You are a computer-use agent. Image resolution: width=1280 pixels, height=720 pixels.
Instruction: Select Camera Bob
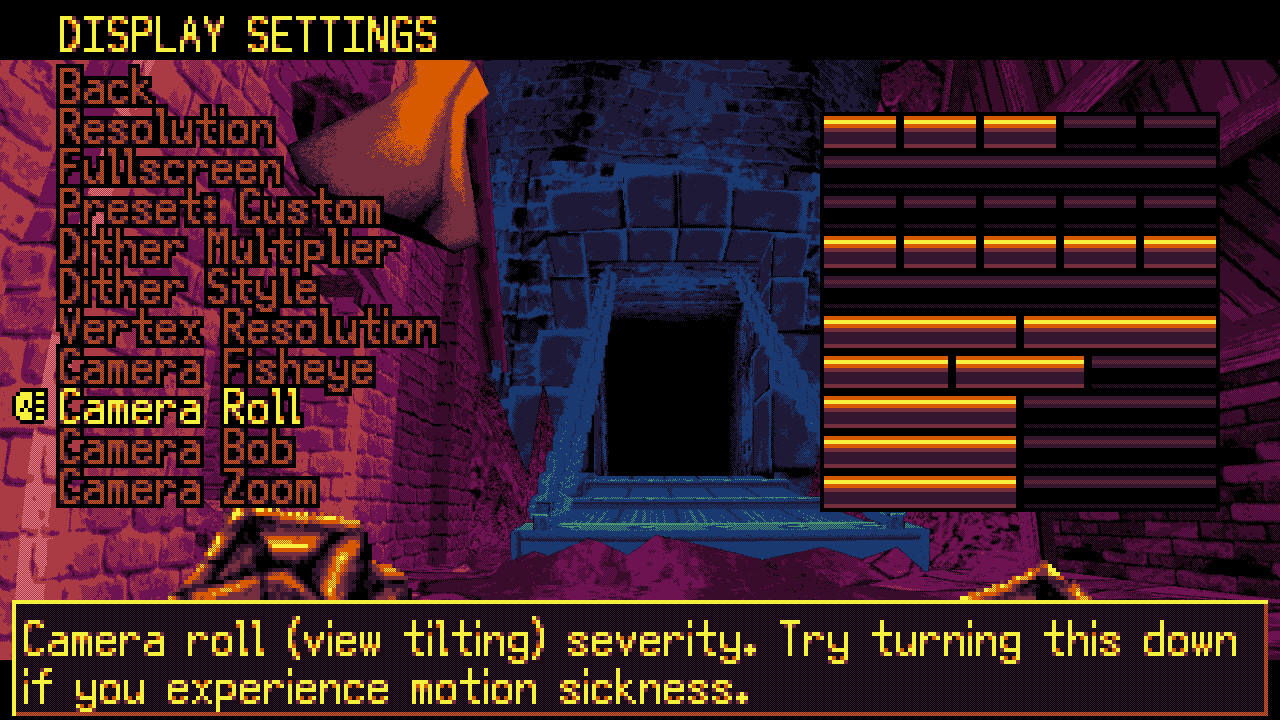pos(175,448)
